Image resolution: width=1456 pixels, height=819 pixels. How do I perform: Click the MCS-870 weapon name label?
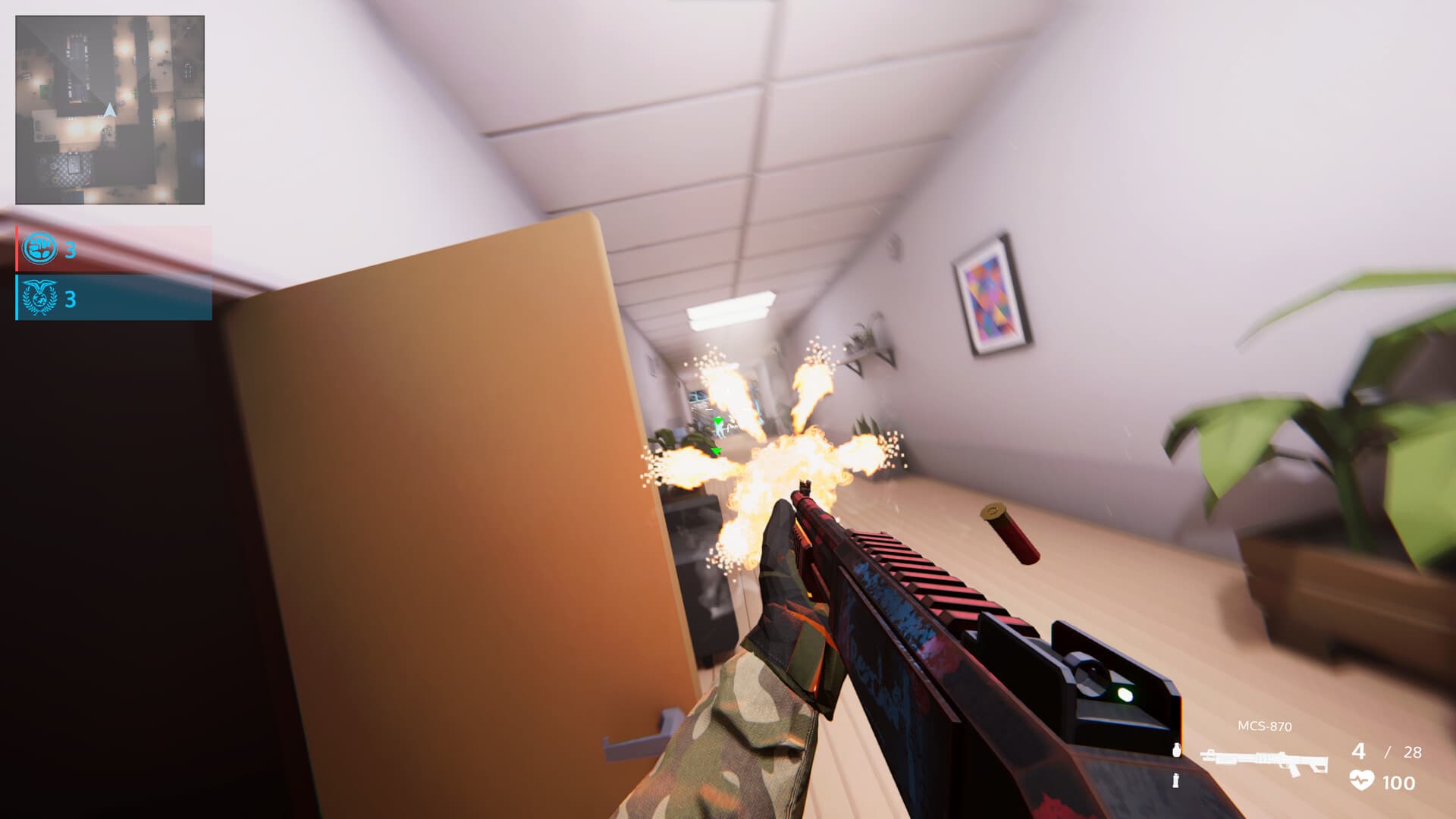pyautogui.click(x=1263, y=726)
